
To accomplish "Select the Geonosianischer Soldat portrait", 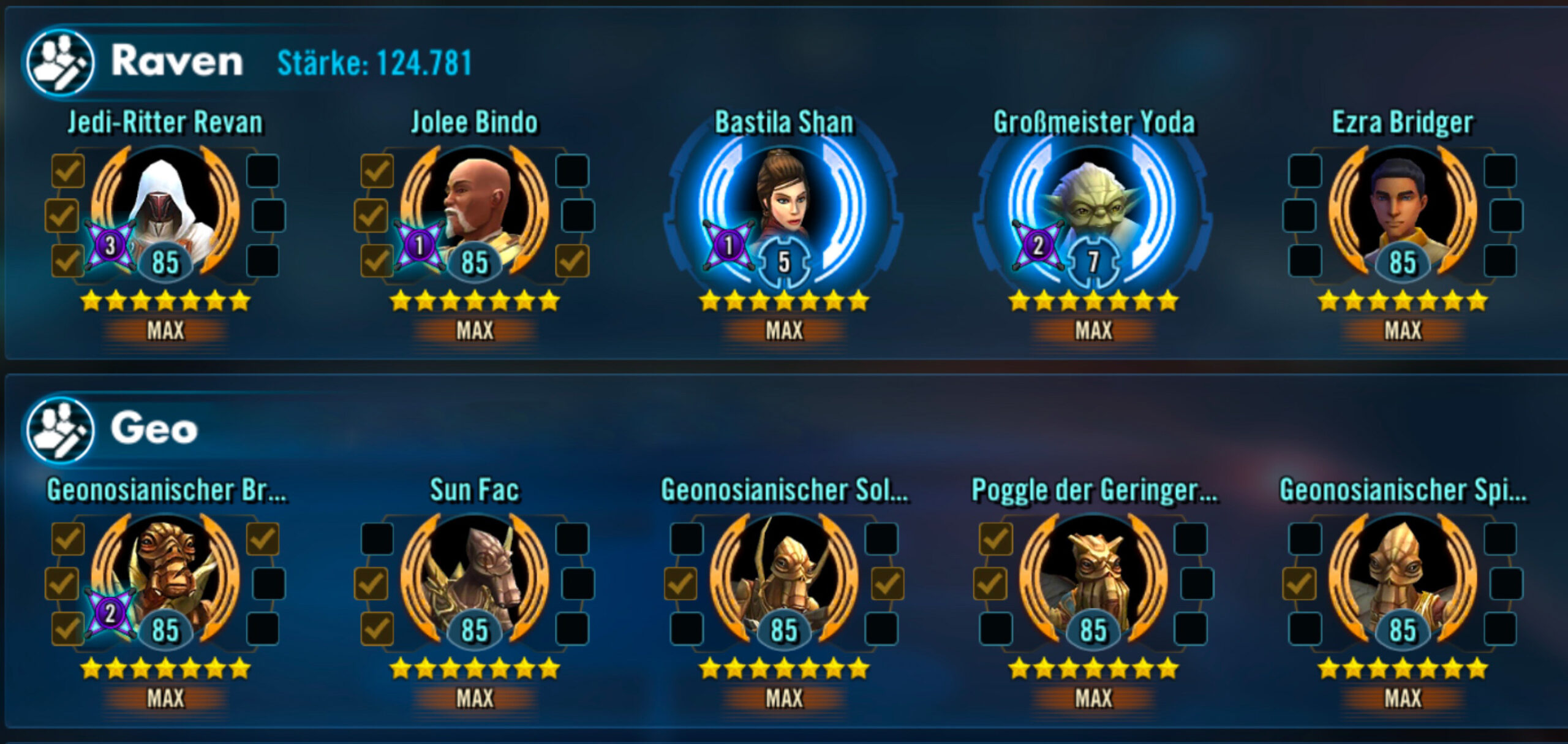I will (783, 577).
